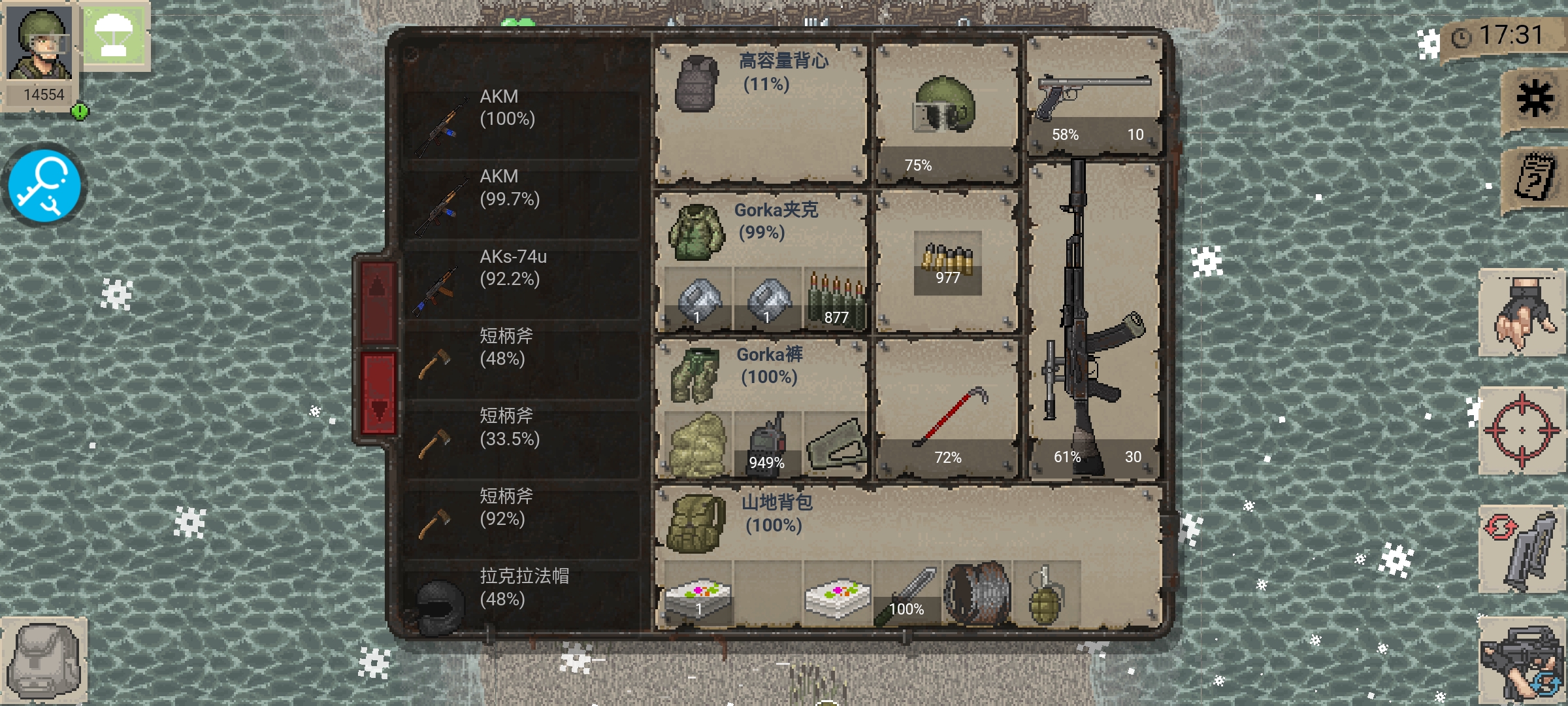Tap the reload magazines button

click(1522, 549)
